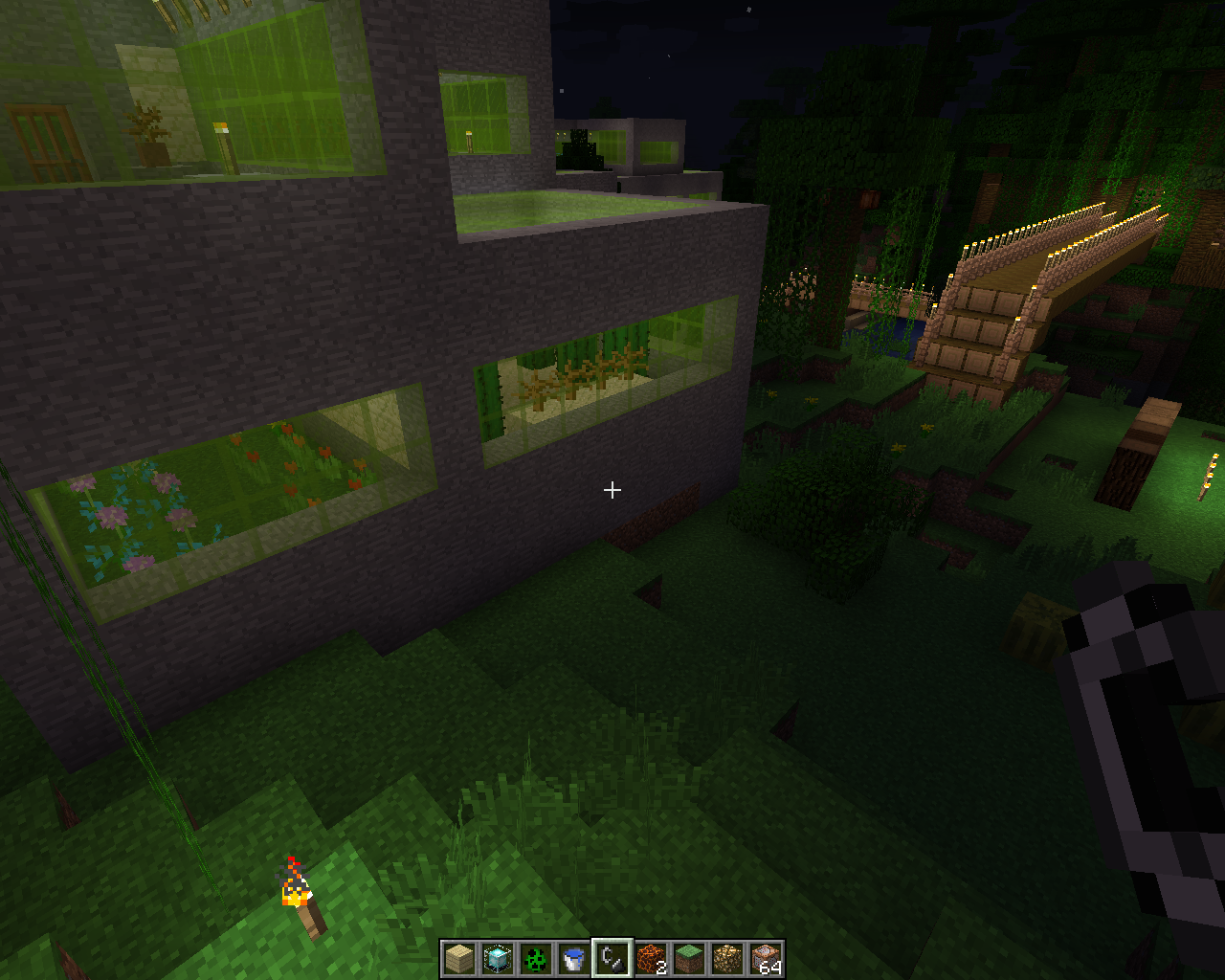Select the orange lava-textured block slot

651,958
